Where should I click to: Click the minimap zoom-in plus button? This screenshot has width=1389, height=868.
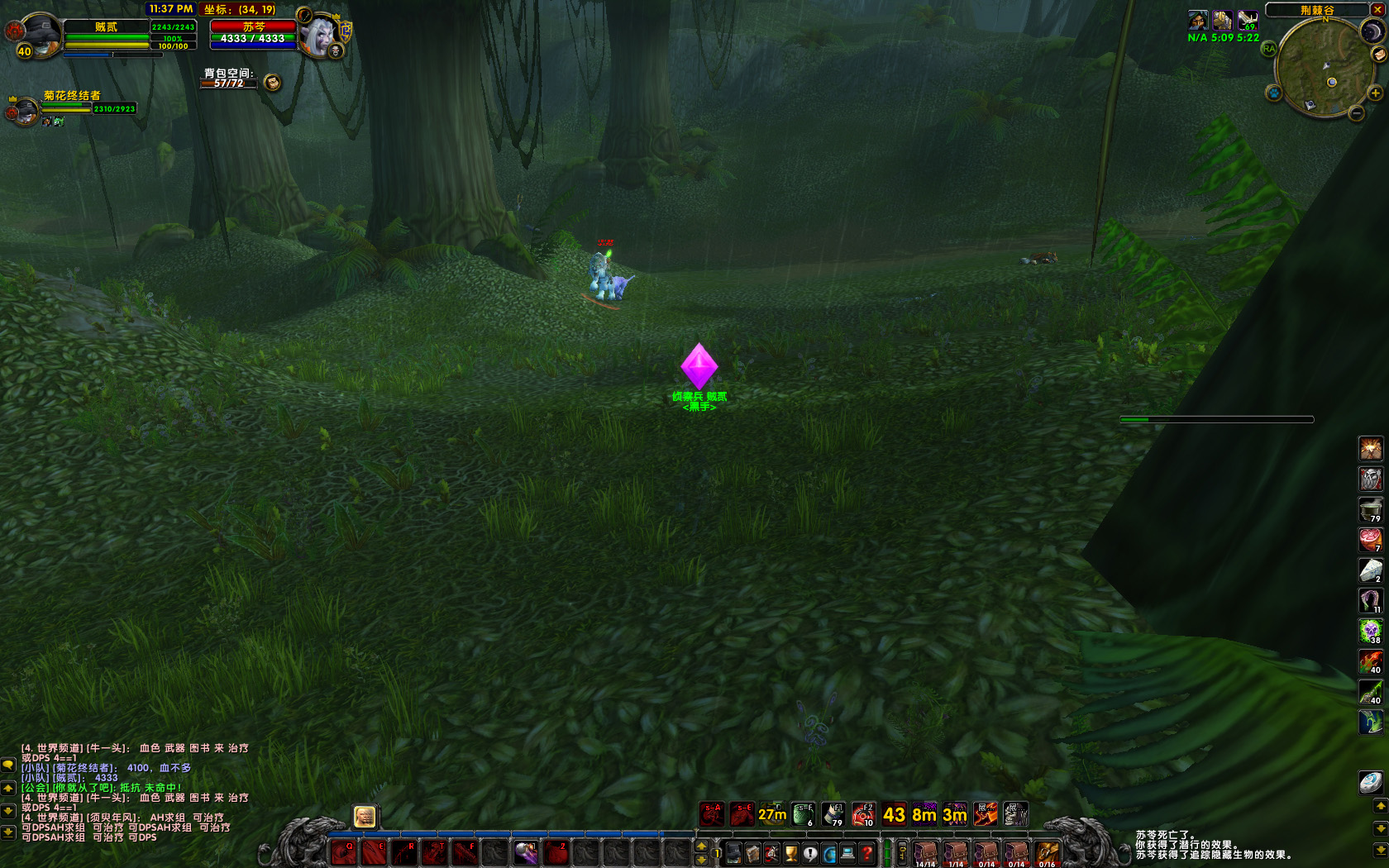[1376, 93]
